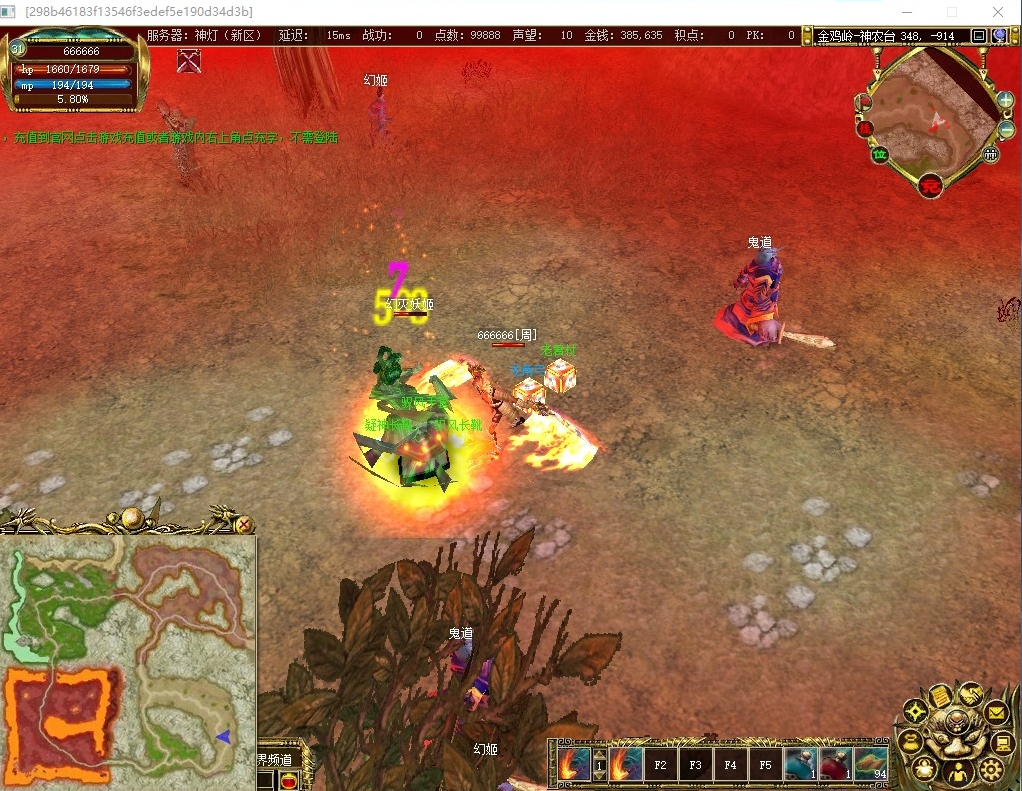The width and height of the screenshot is (1022, 791).
Task: Click the red 充 recharge button
Action: (931, 185)
